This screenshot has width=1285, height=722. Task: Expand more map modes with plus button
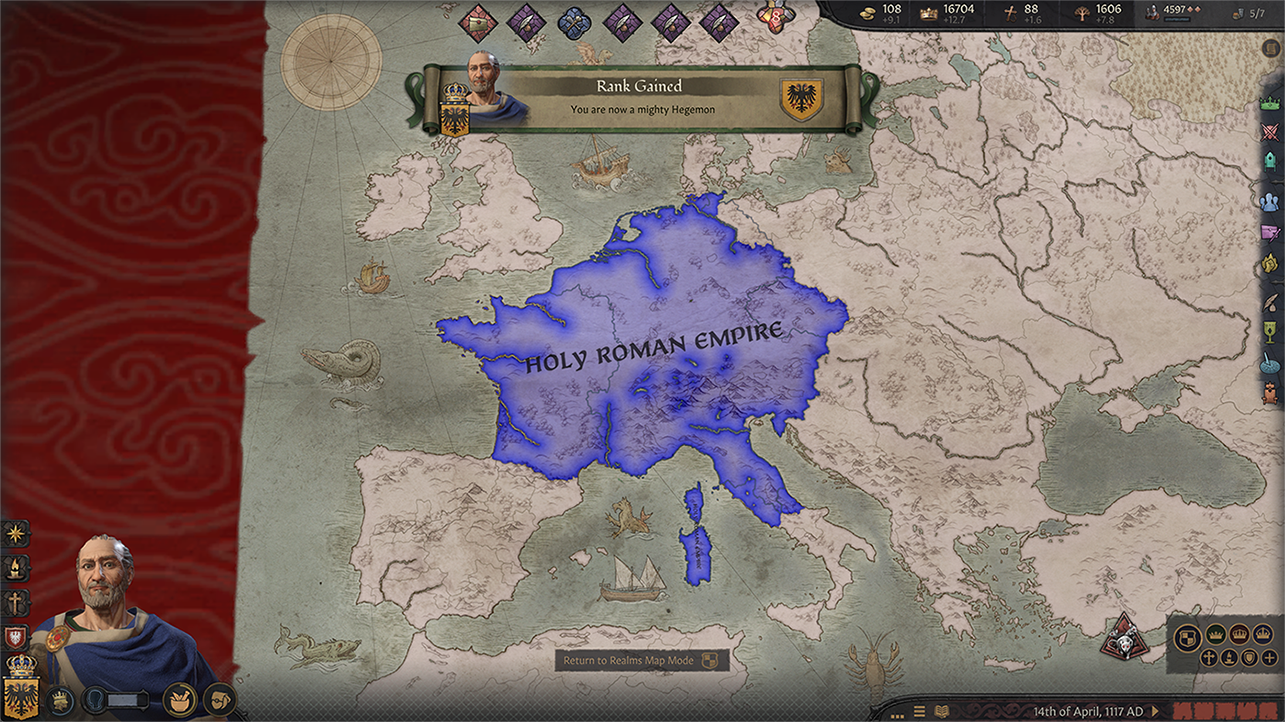click(x=1269, y=658)
